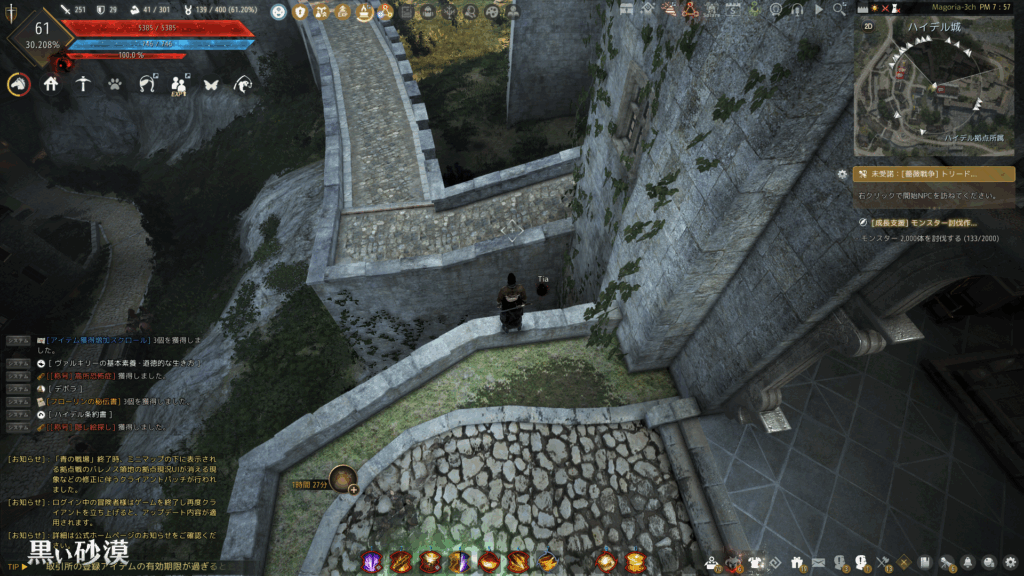Open the notification bell icon
The image size is (1024, 576).
(x=968, y=562)
